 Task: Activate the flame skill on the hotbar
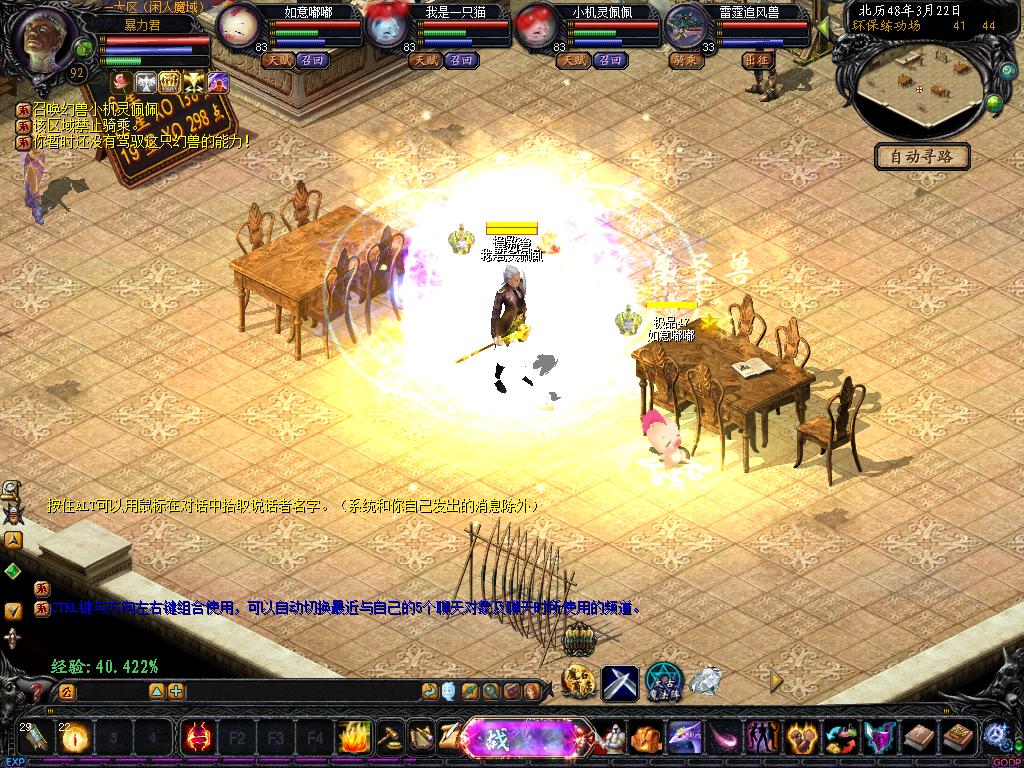[353, 738]
